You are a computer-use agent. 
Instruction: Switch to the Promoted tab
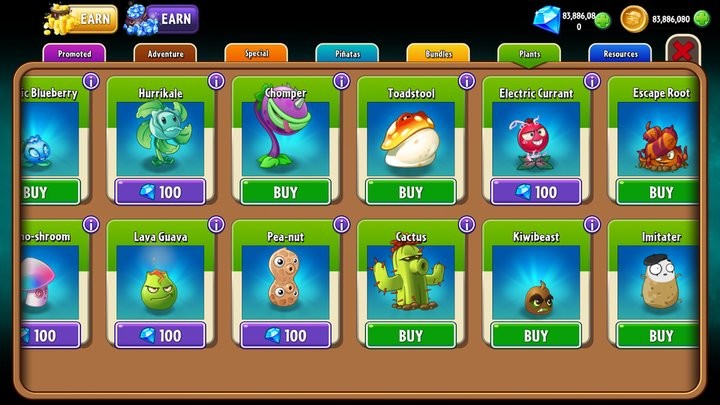[x=75, y=53]
